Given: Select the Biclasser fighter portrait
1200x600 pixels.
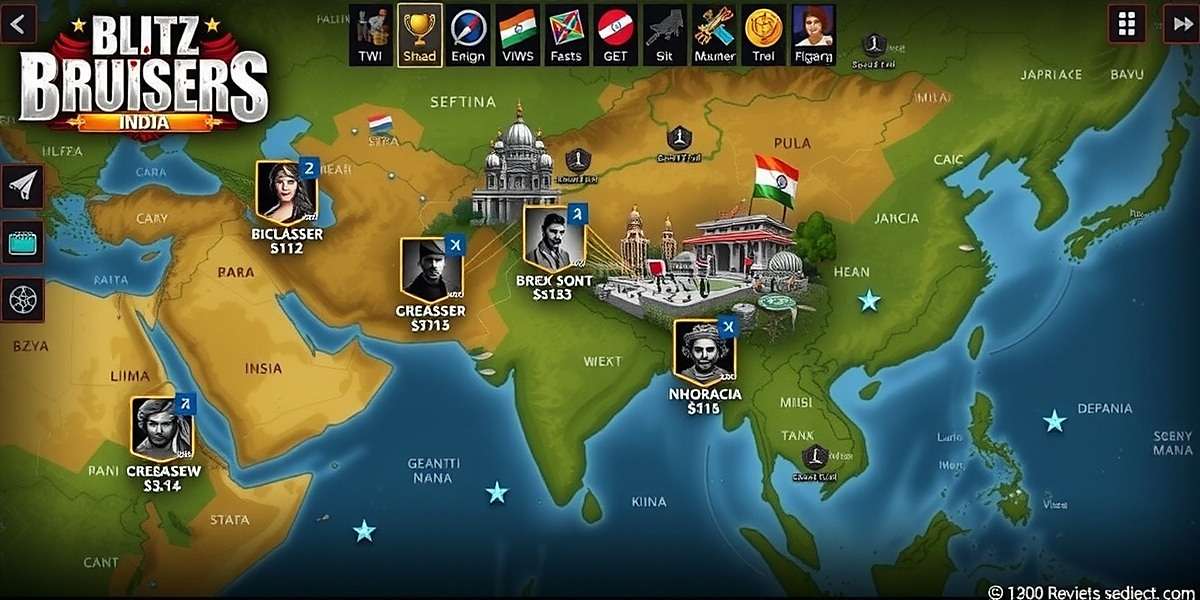Looking at the screenshot, I should [286, 190].
